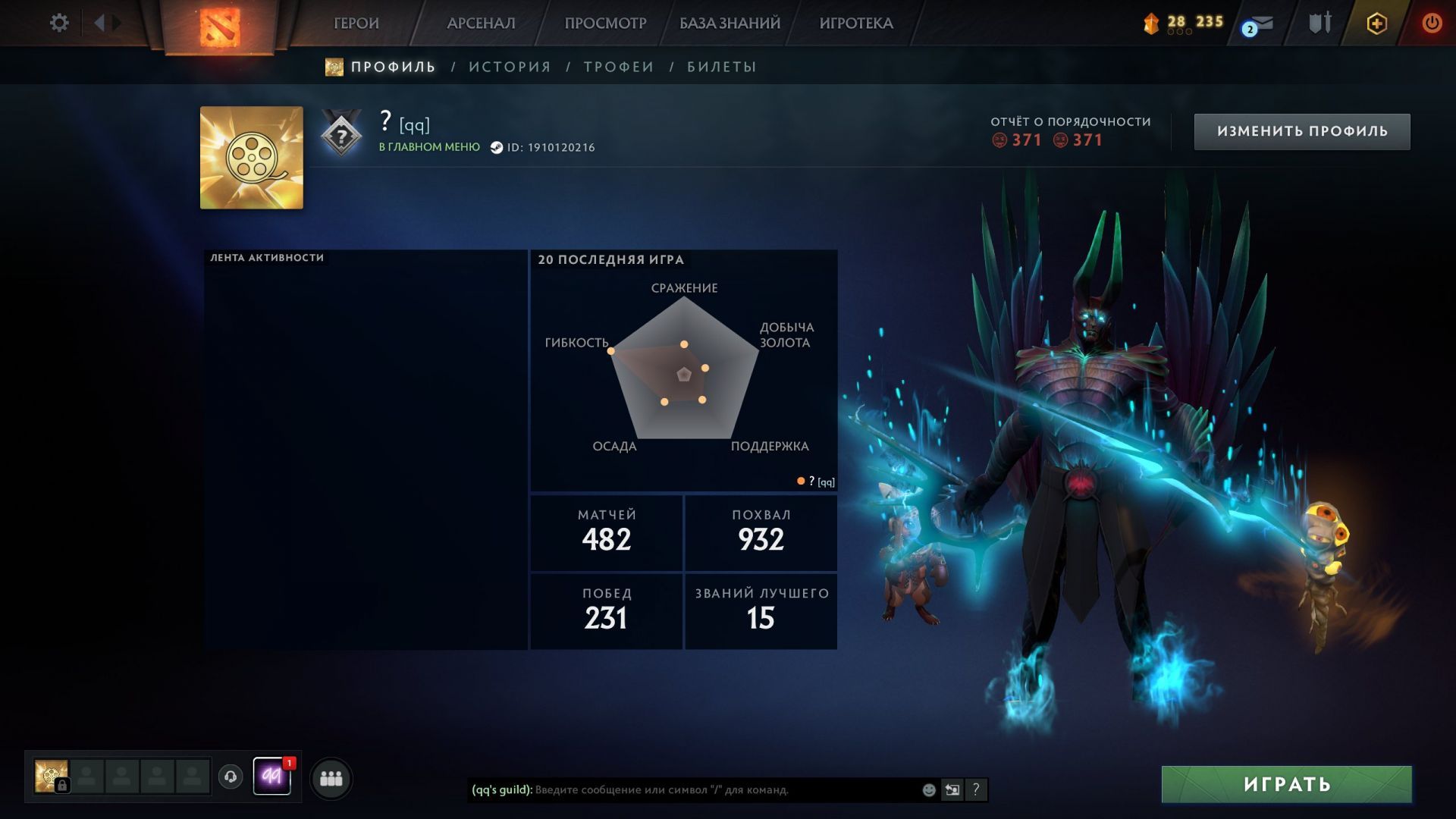Open the qq guild icon
Viewport: 1456px width, 819px height.
(271, 777)
